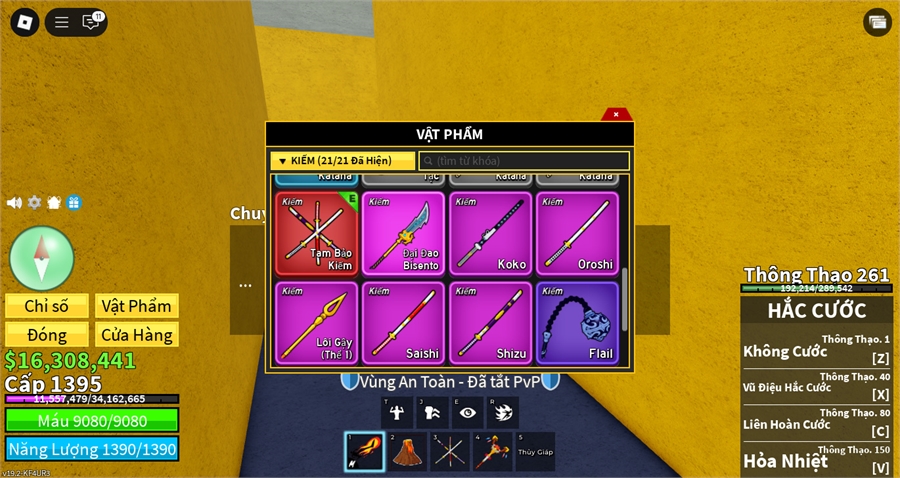Click the Đóng button
The image size is (900, 478).
tap(47, 335)
